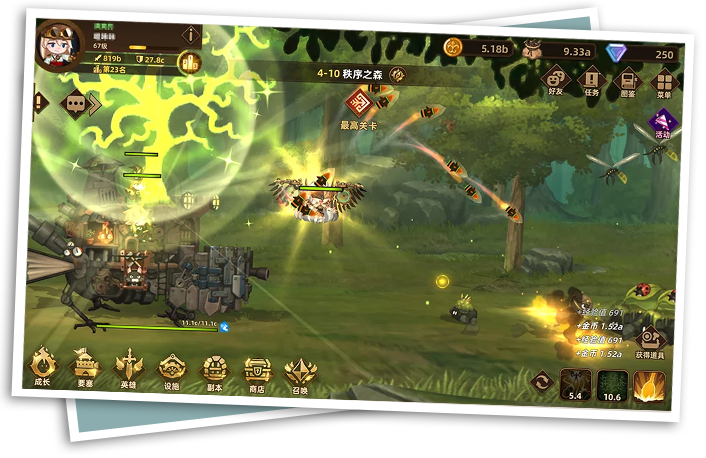Image resolution: width=706 pixels, height=458 pixels.
Task: Activate the fire skill icon
Action: point(650,387)
